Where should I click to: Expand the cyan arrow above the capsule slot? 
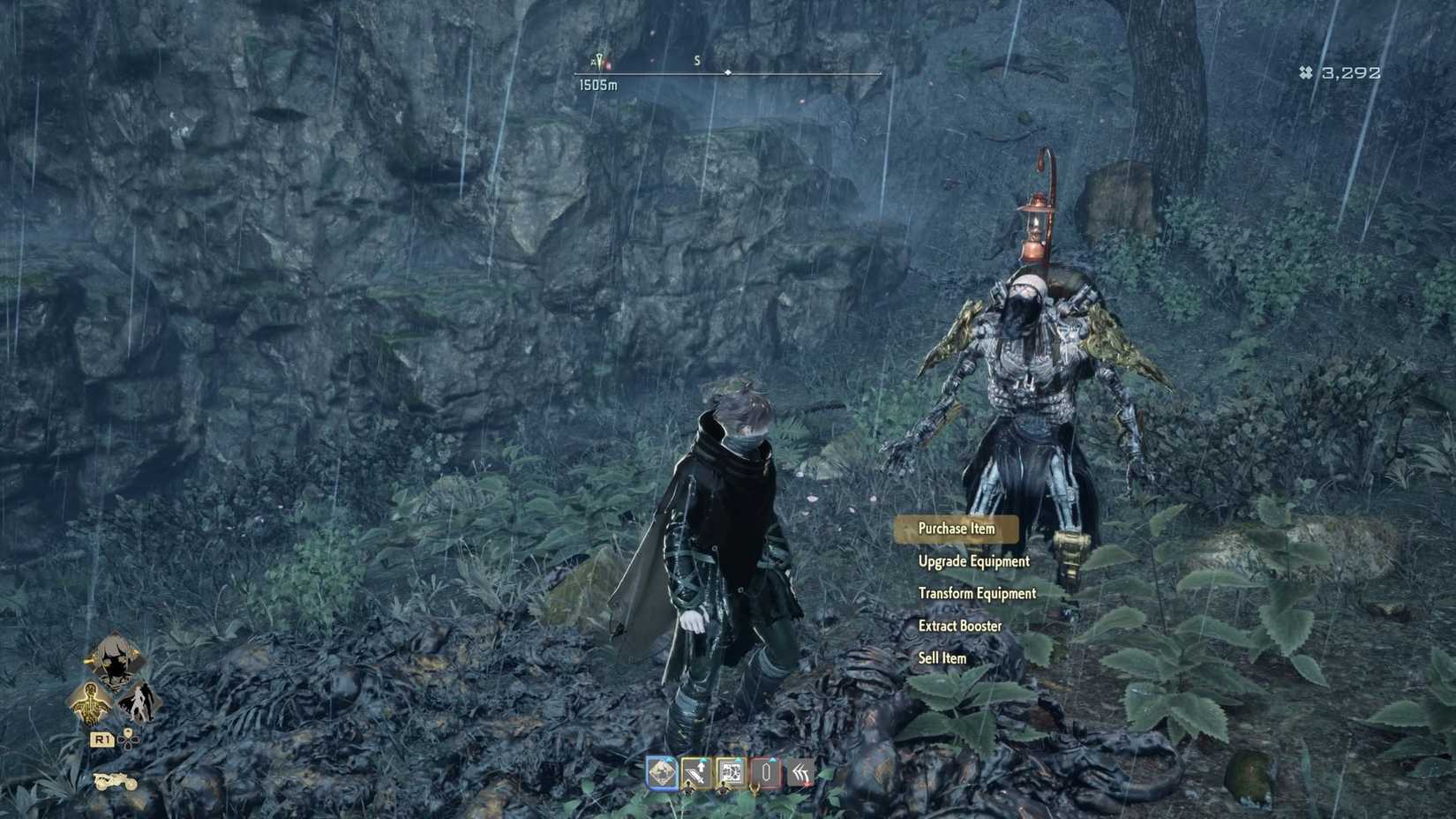(773, 759)
